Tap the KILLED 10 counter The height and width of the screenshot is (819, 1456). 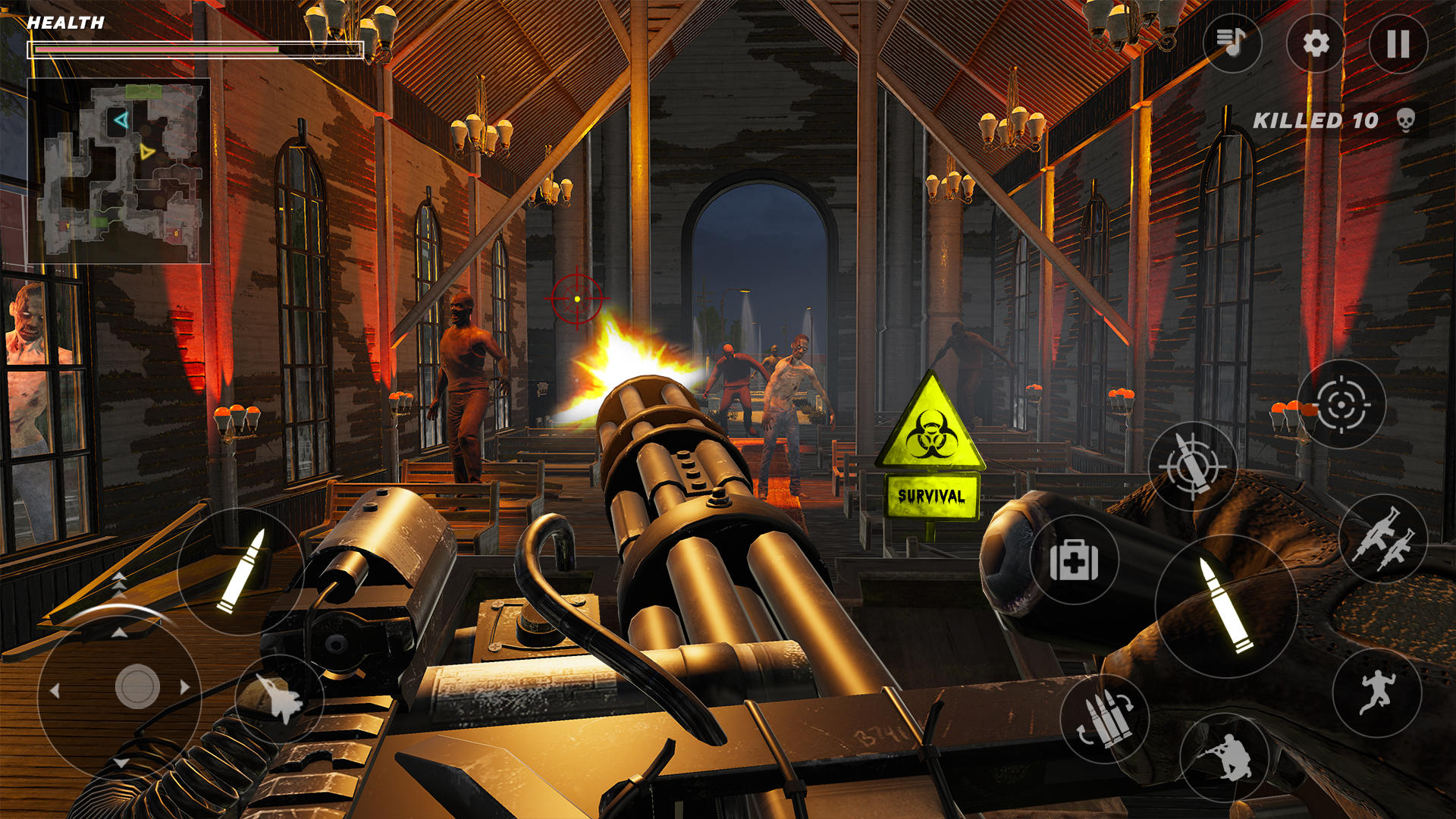pos(1319,120)
